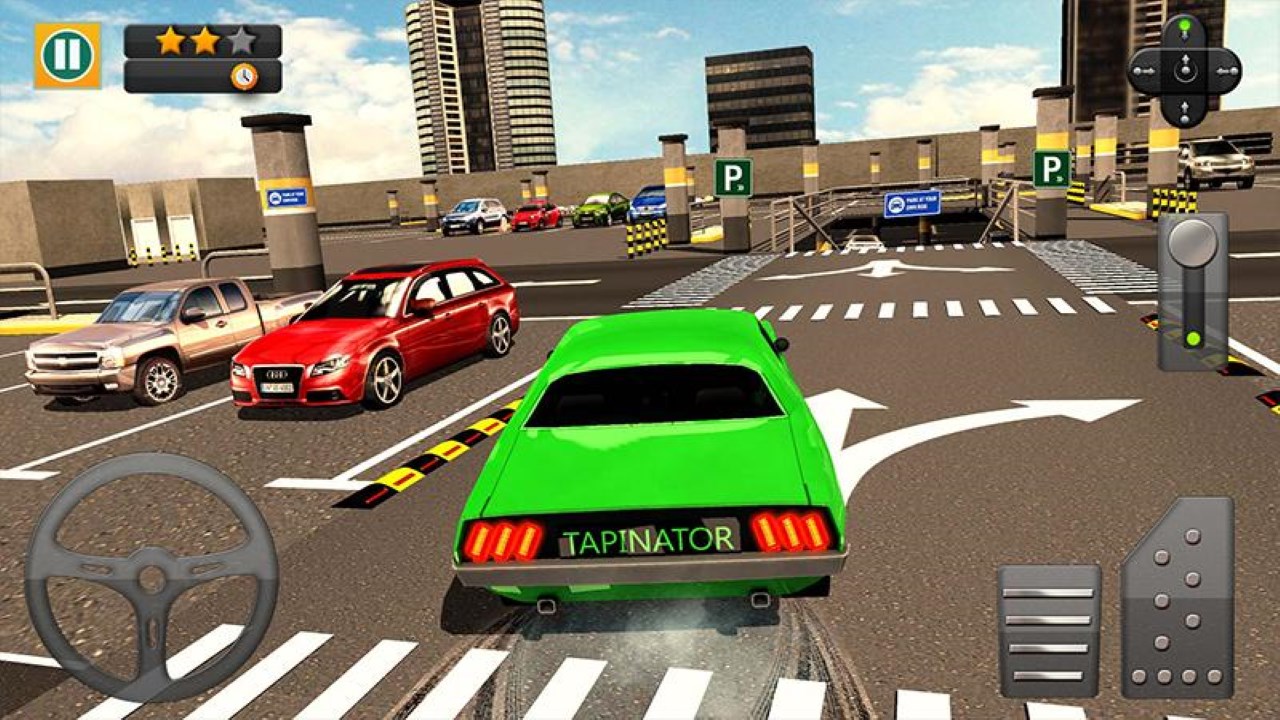Tap the center camera joystick control

click(1184, 70)
